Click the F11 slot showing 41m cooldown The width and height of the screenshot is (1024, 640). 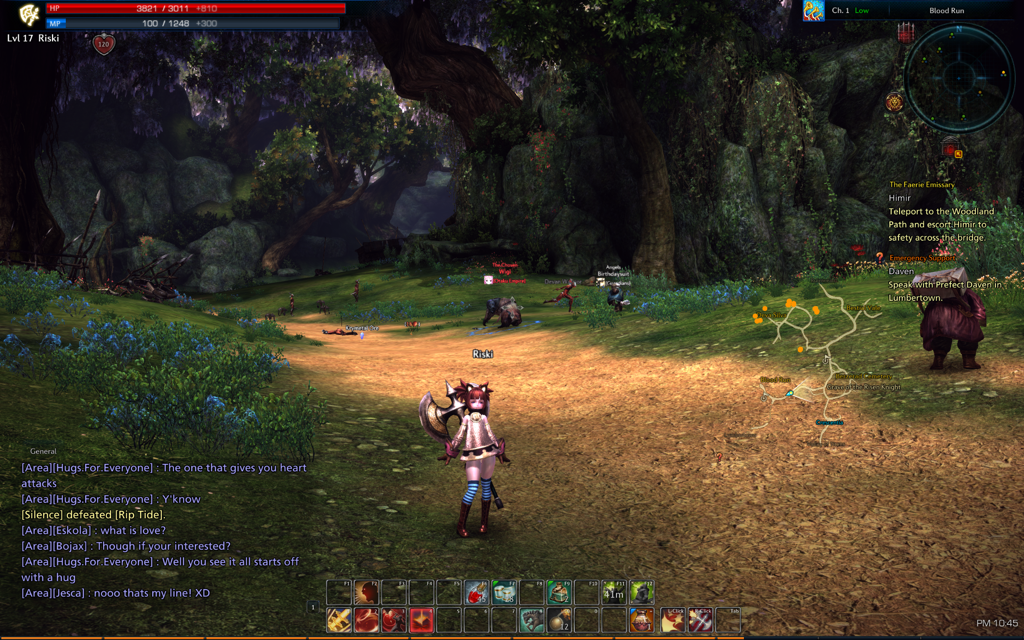(613, 592)
